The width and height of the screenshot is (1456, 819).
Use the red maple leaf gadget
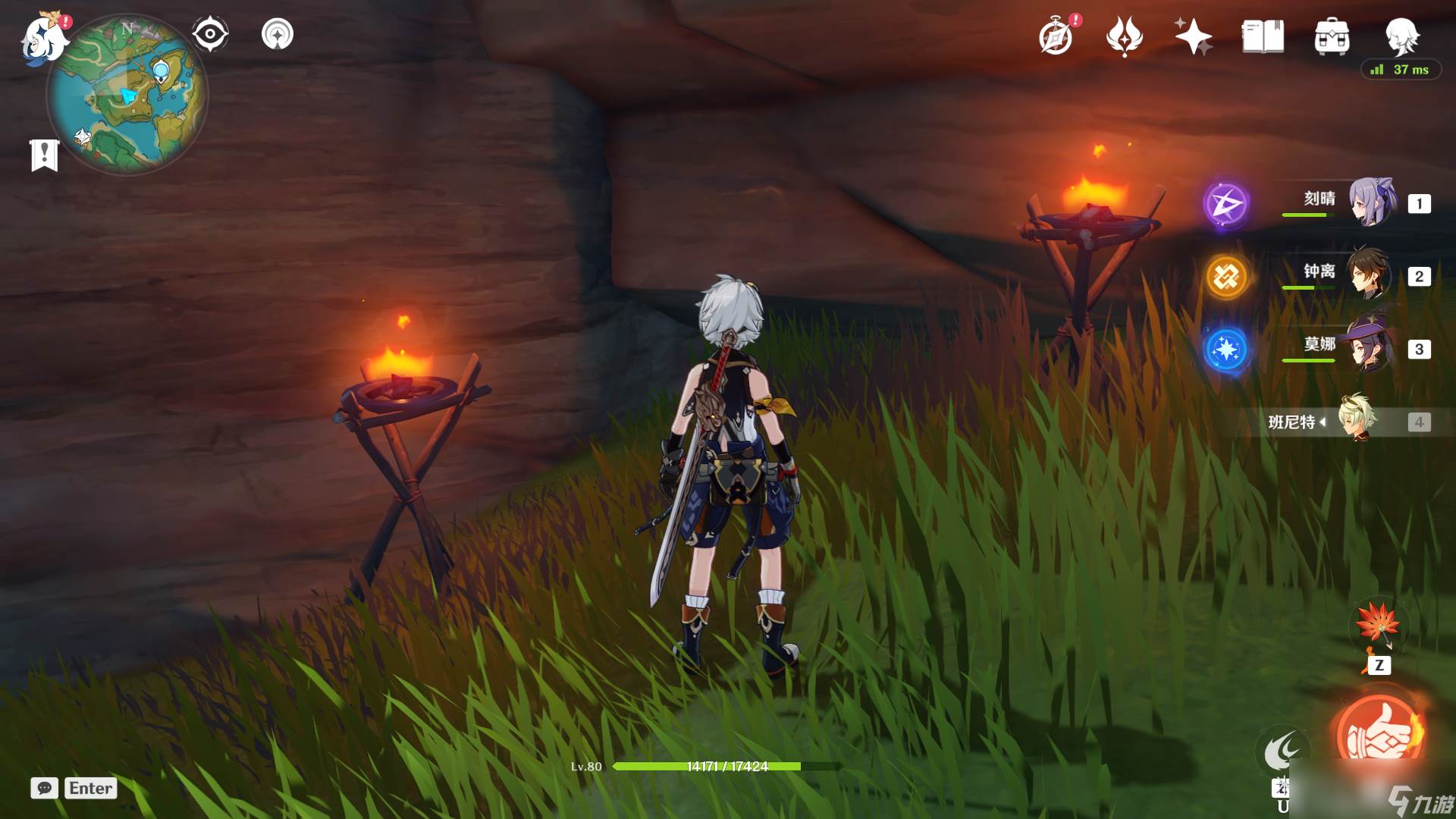(1377, 625)
